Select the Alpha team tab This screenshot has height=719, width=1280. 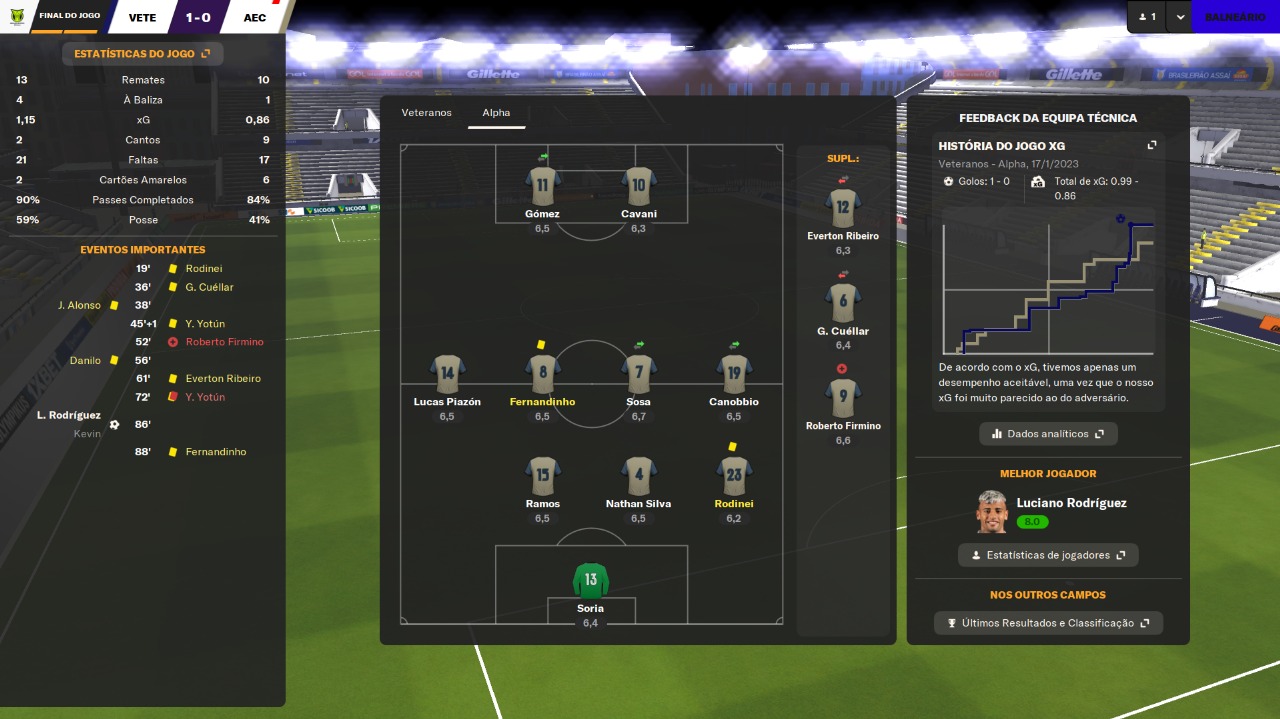click(496, 113)
